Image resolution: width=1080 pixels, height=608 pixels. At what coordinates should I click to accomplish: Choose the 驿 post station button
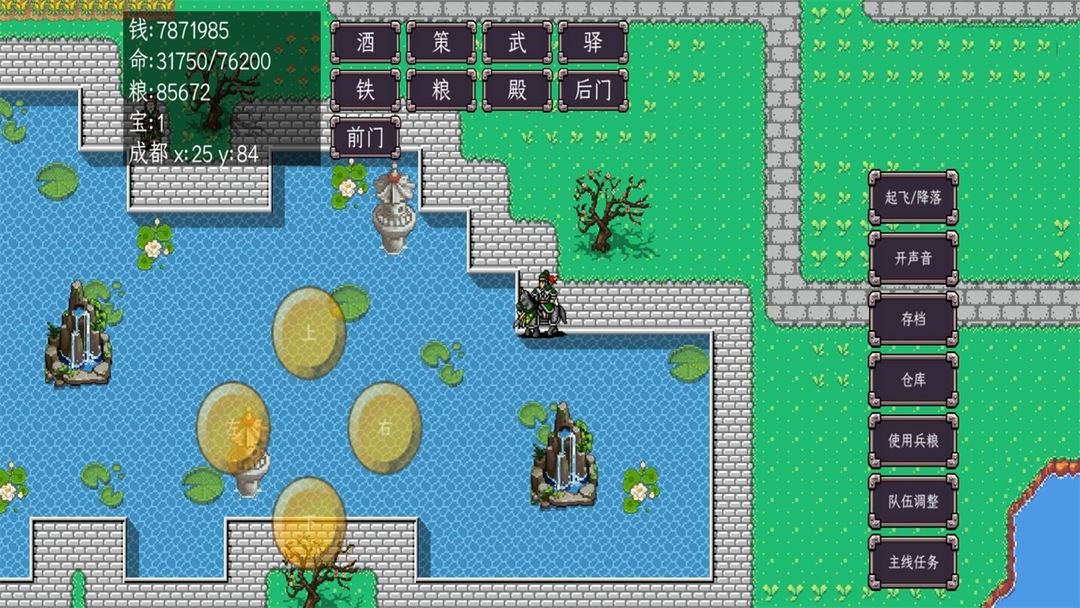tap(593, 42)
